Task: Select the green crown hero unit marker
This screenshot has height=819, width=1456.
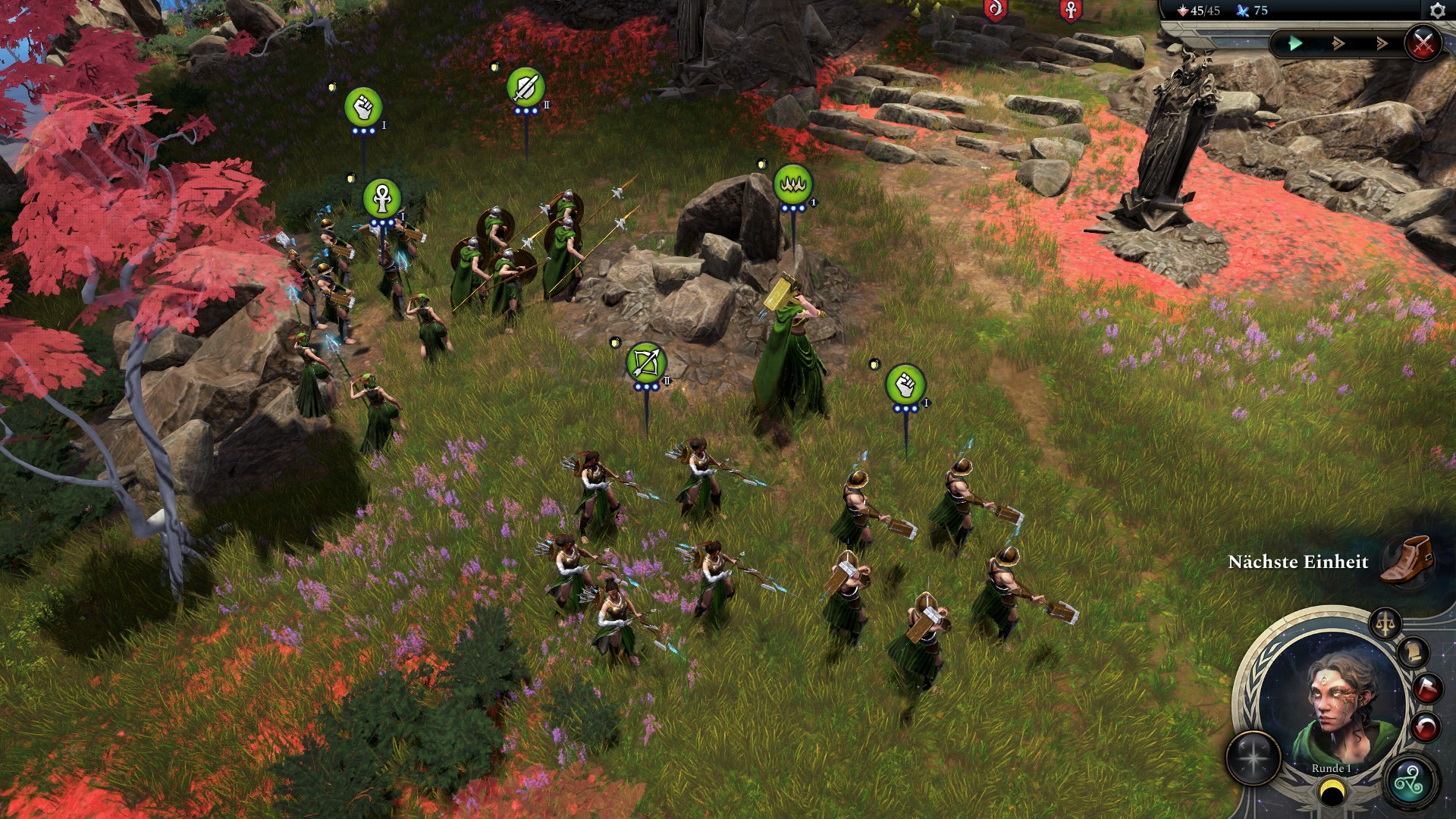Action: click(x=792, y=184)
